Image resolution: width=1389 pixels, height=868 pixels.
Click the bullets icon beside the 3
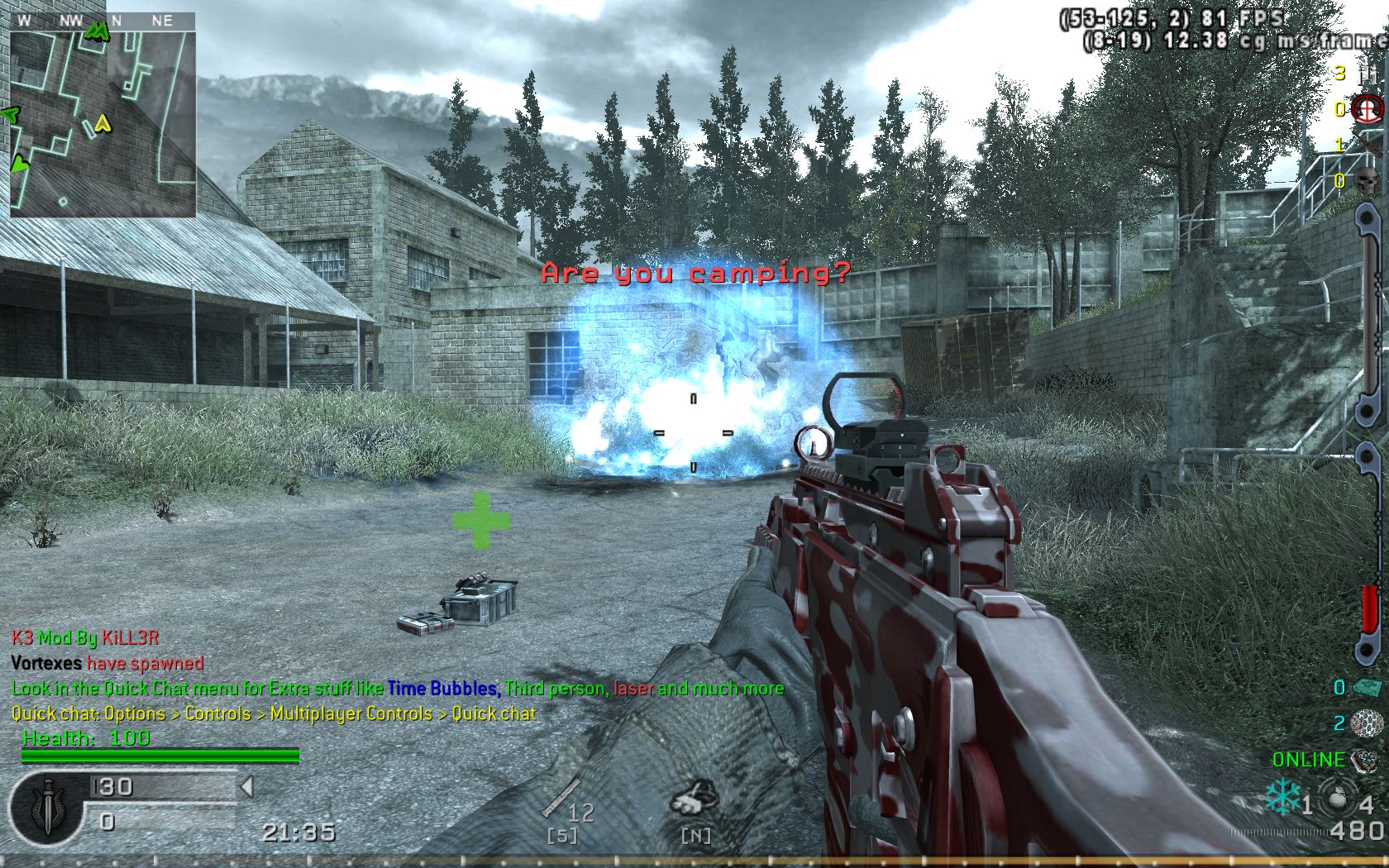click(1366, 73)
